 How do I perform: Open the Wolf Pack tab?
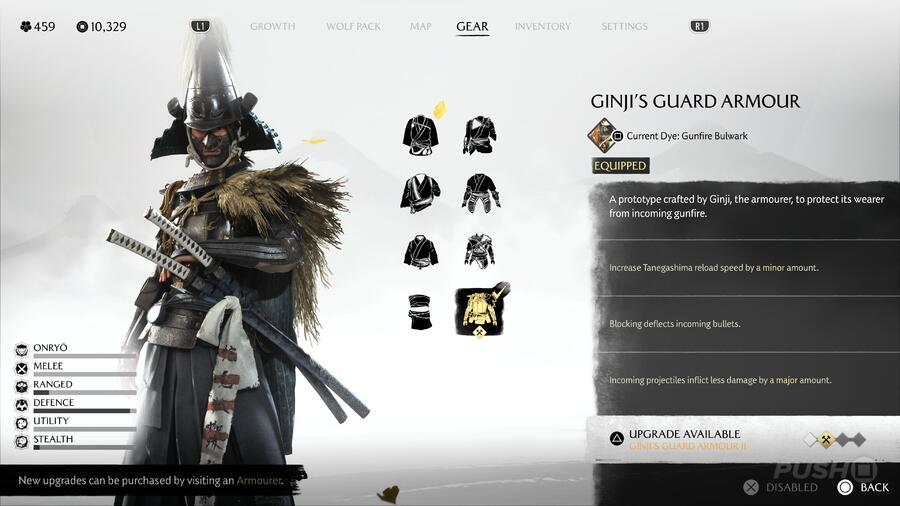coord(353,26)
